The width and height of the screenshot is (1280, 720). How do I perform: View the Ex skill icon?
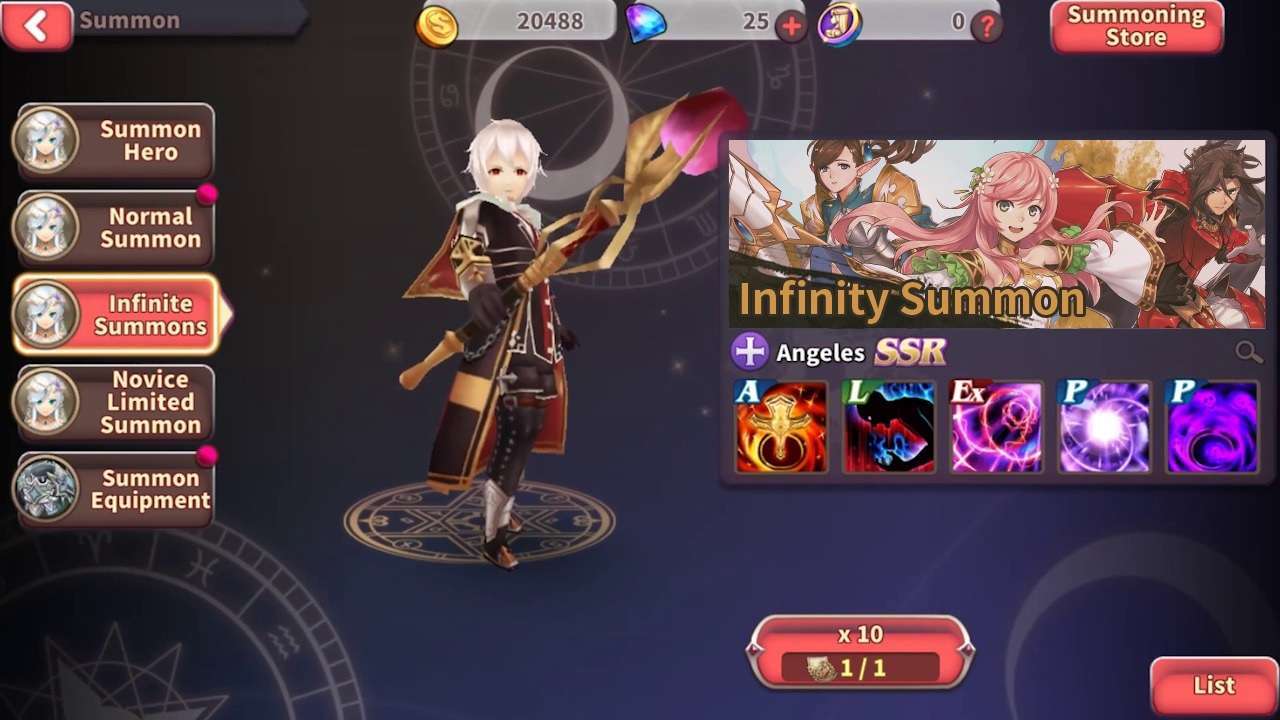(x=996, y=426)
